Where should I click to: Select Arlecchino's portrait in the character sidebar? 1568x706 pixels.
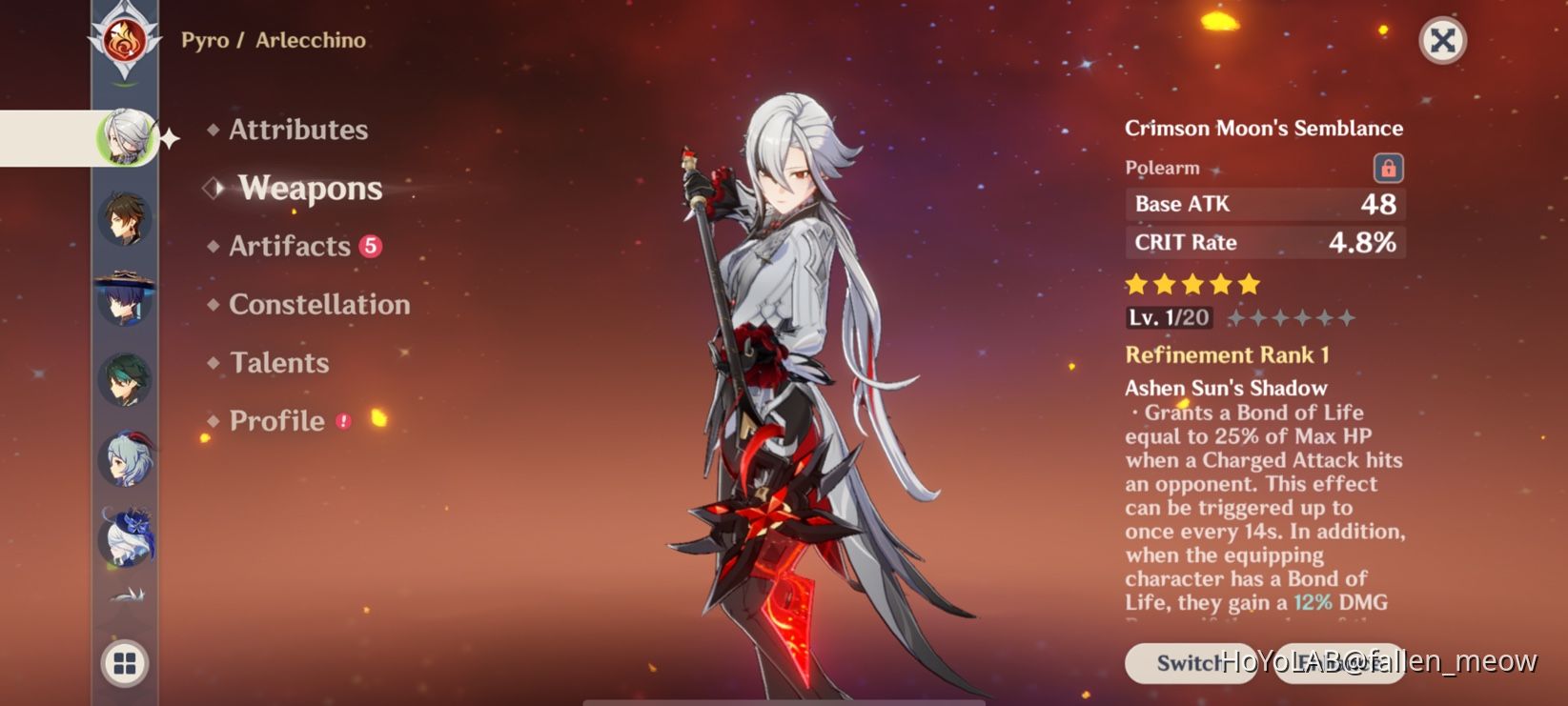(x=124, y=135)
